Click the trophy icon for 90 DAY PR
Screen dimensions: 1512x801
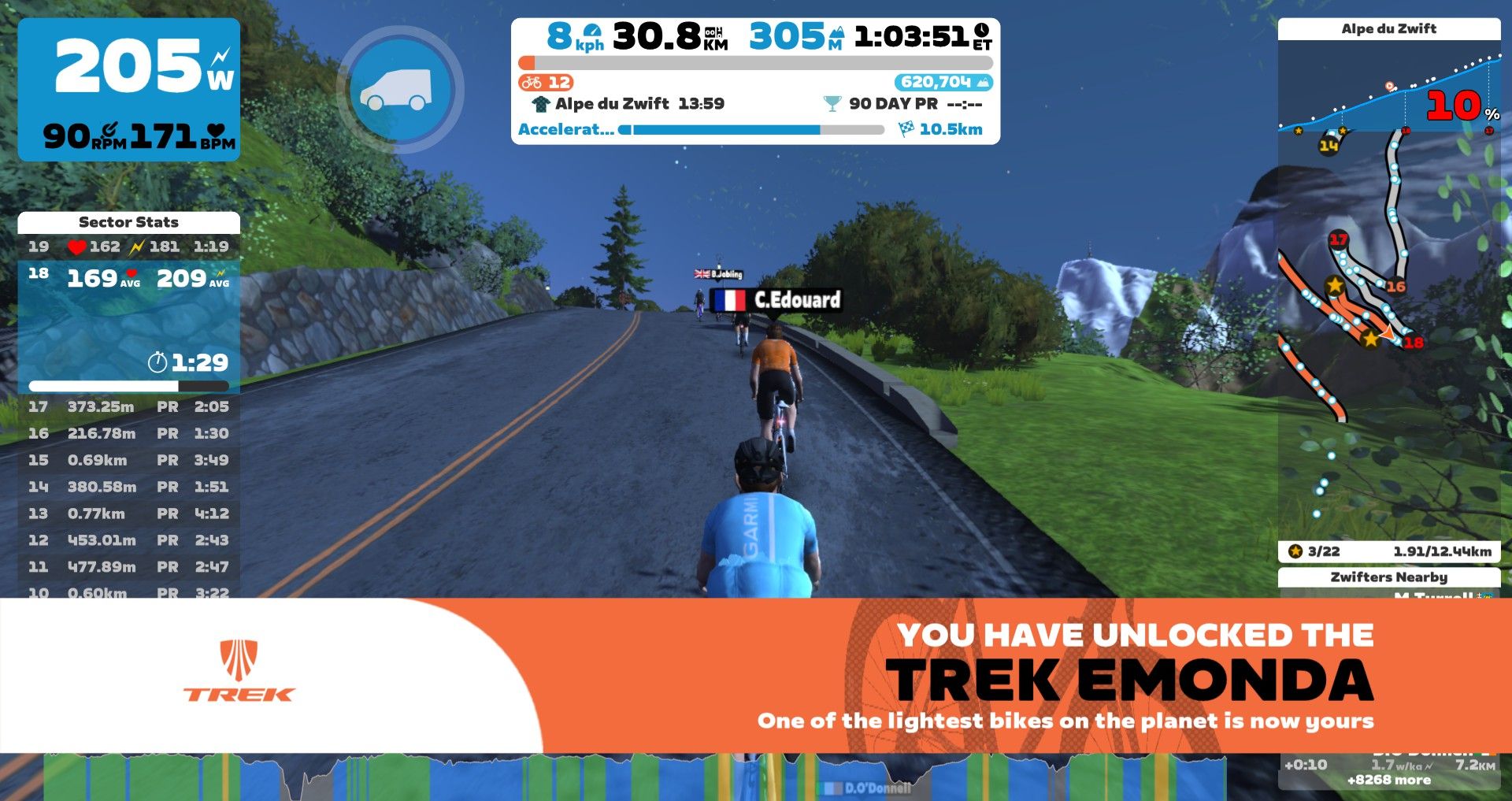(831, 103)
